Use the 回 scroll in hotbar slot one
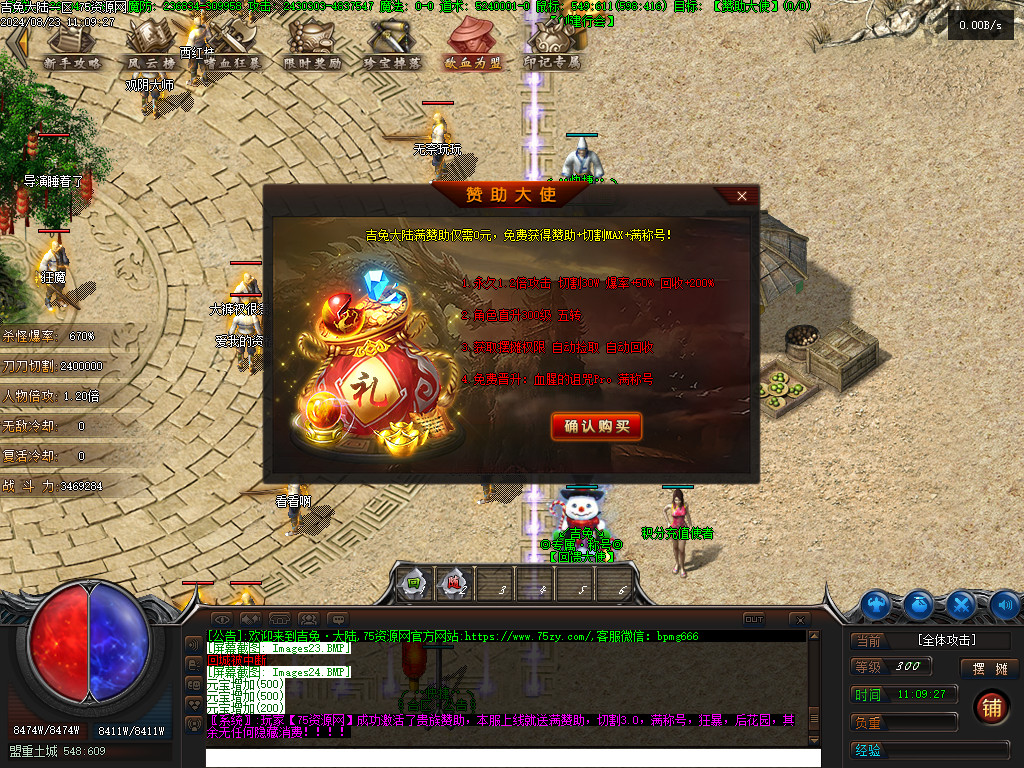This screenshot has height=768, width=1024. pos(412,584)
